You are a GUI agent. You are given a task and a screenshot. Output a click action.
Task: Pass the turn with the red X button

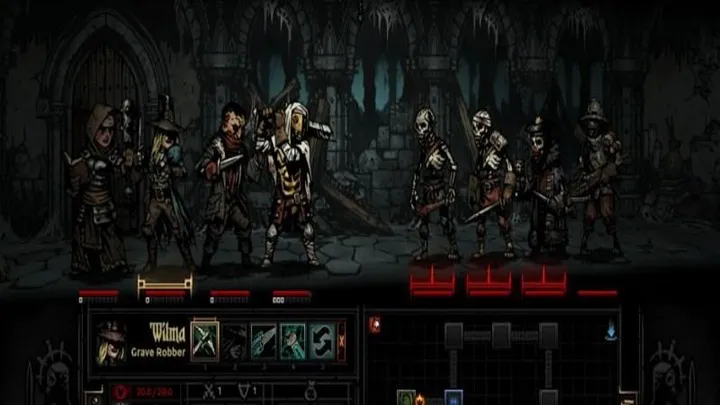(x=341, y=339)
